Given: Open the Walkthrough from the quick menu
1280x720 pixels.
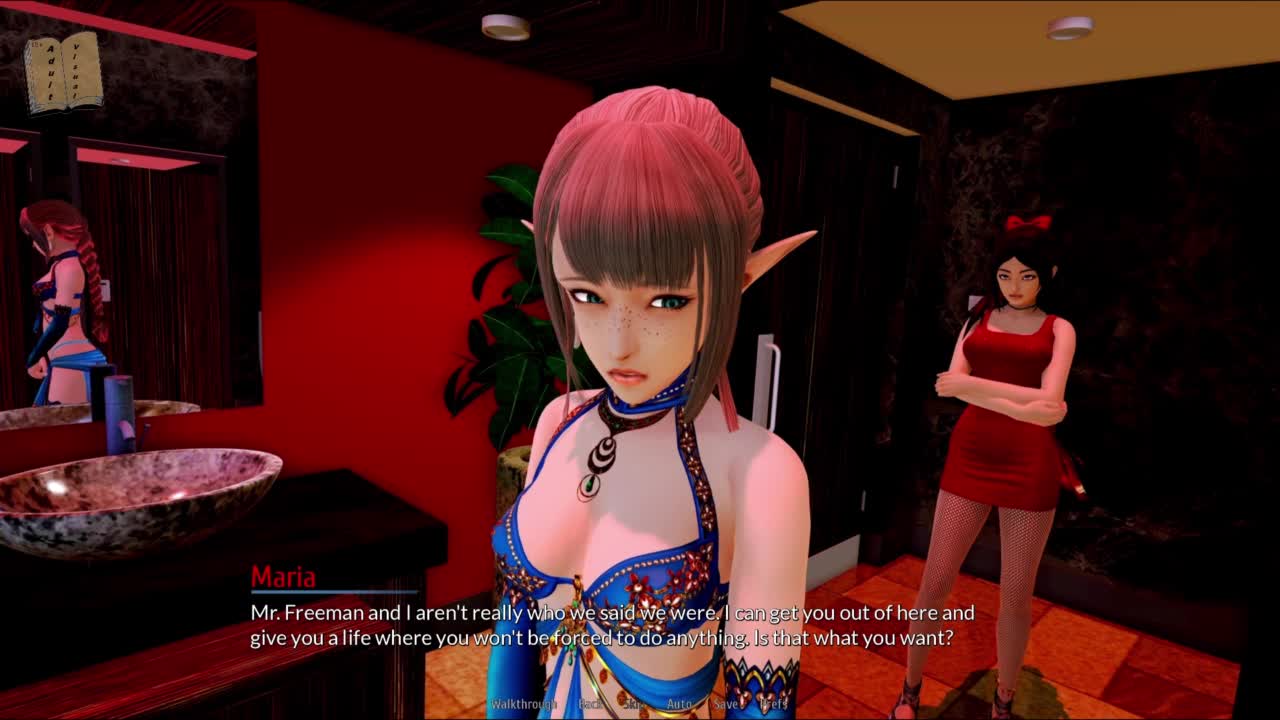Looking at the screenshot, I should (x=523, y=704).
